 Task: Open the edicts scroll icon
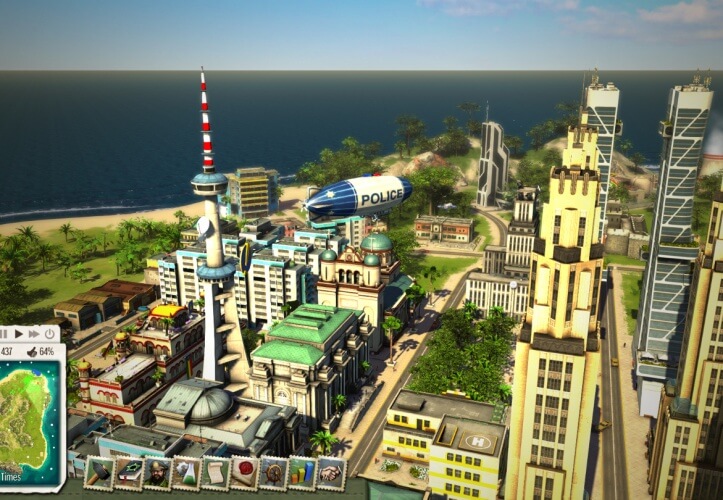[x=215, y=471]
